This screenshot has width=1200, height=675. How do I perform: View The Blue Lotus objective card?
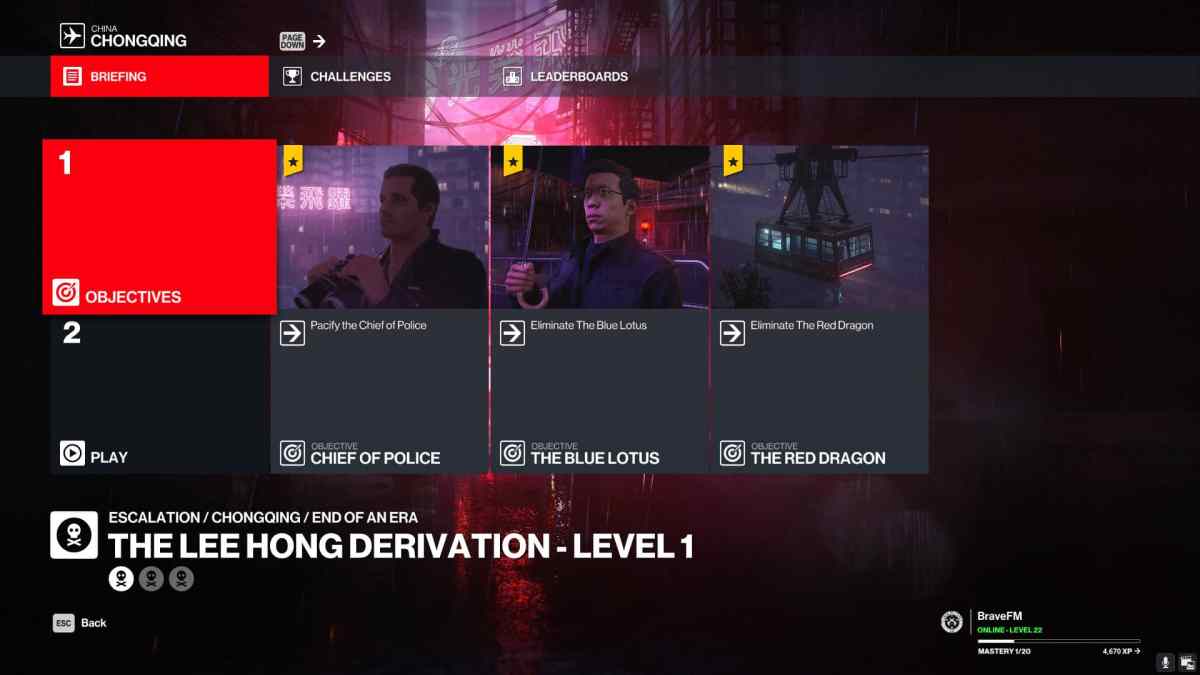tap(600, 309)
